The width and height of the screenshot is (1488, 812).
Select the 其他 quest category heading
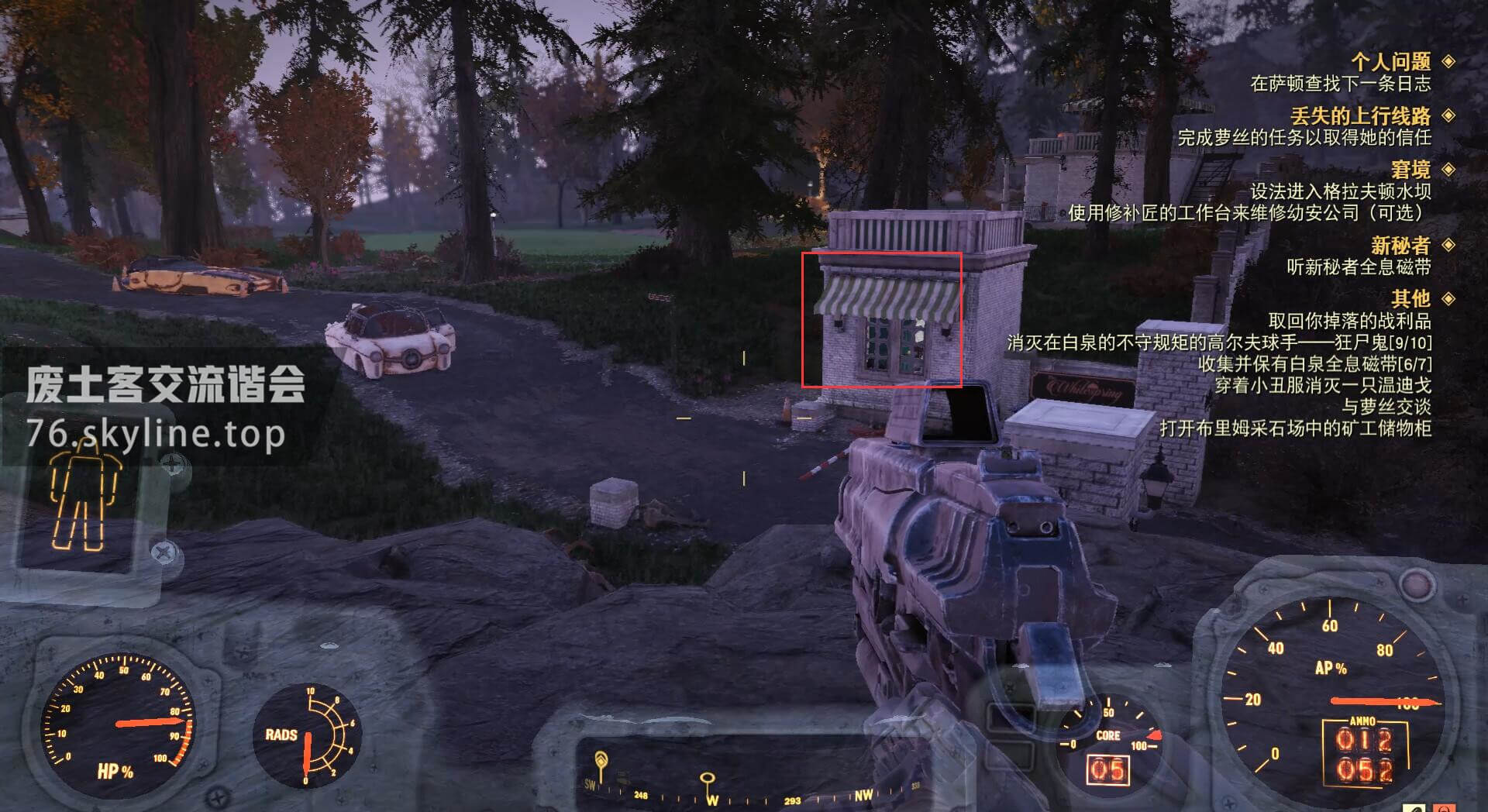(1410, 298)
